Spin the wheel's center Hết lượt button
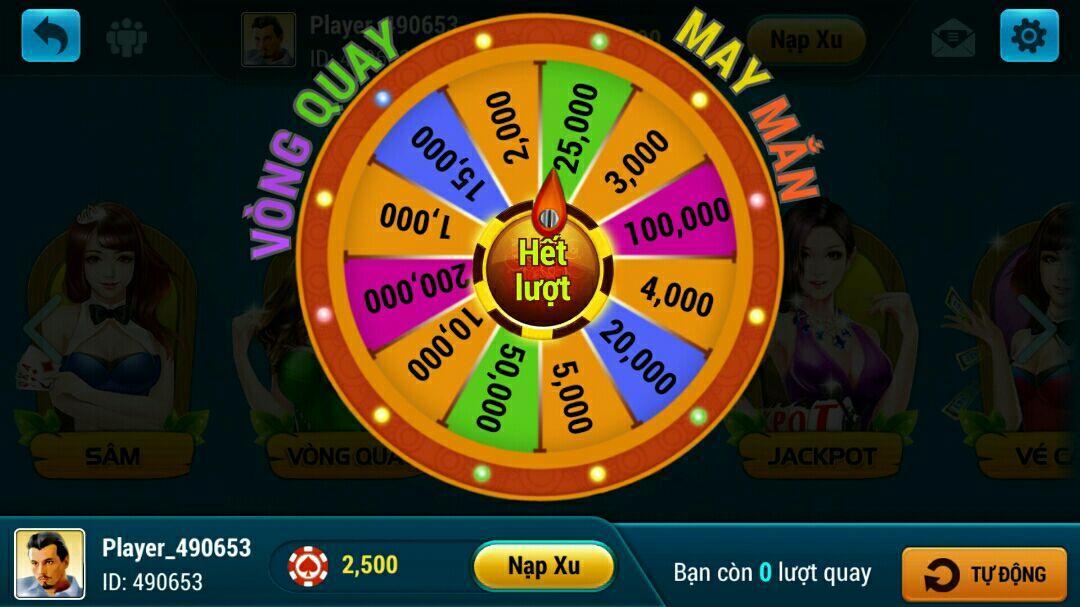The height and width of the screenshot is (607, 1080). click(x=541, y=270)
